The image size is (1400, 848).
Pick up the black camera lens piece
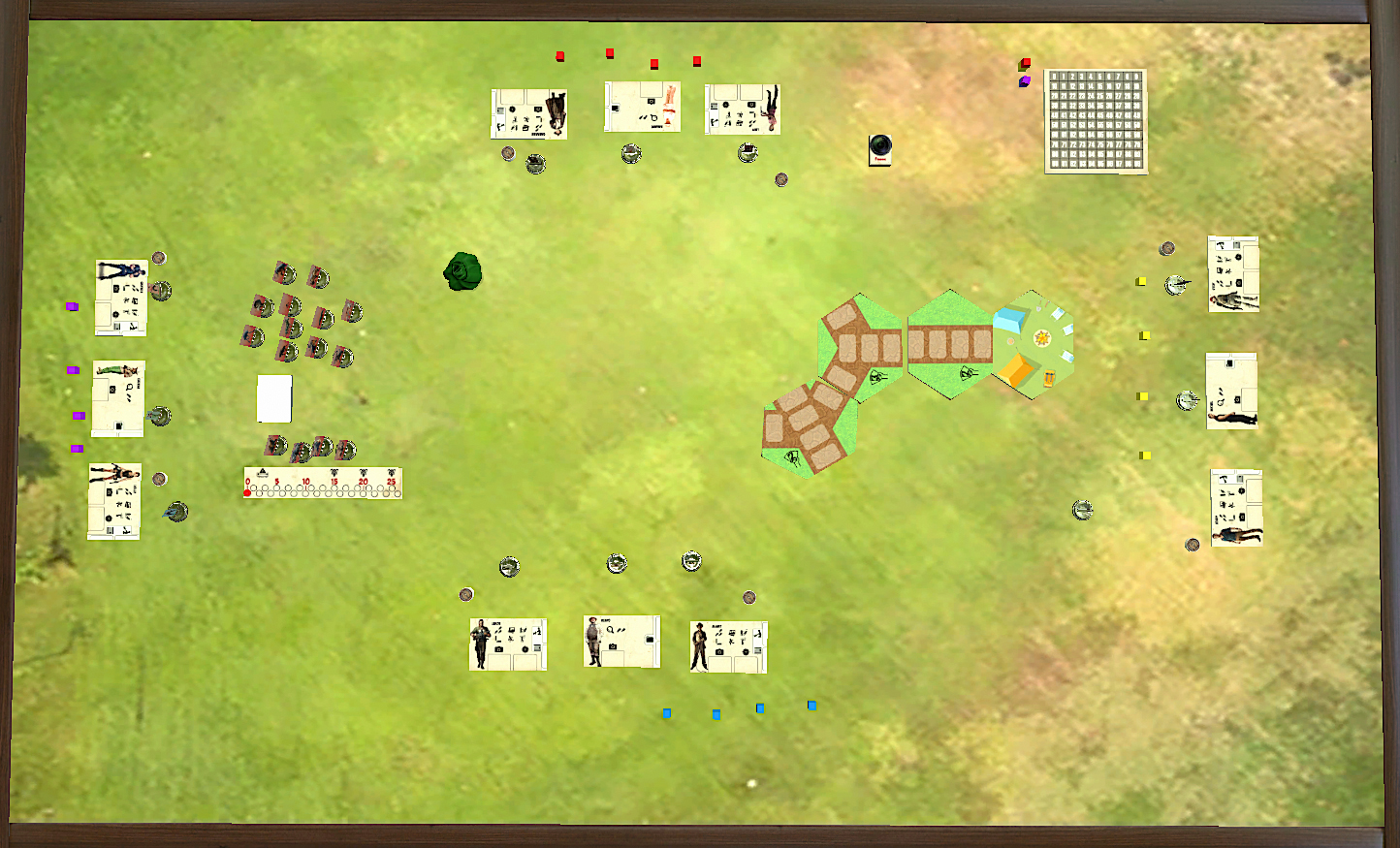pyautogui.click(x=880, y=147)
